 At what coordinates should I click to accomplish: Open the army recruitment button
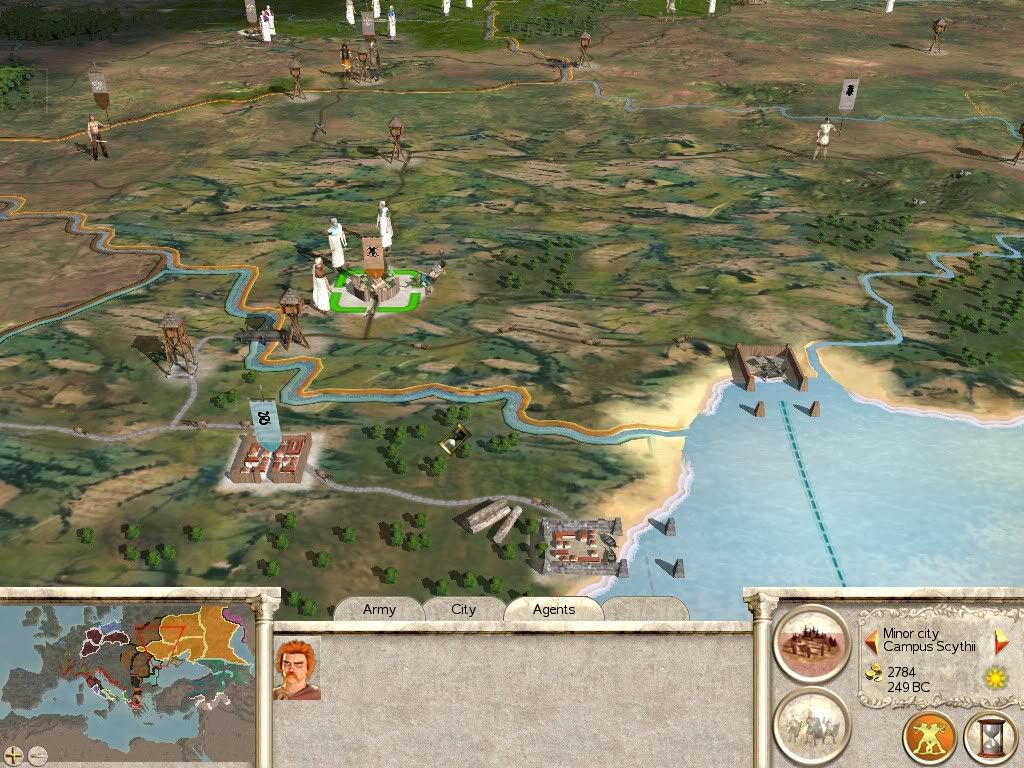point(812,724)
